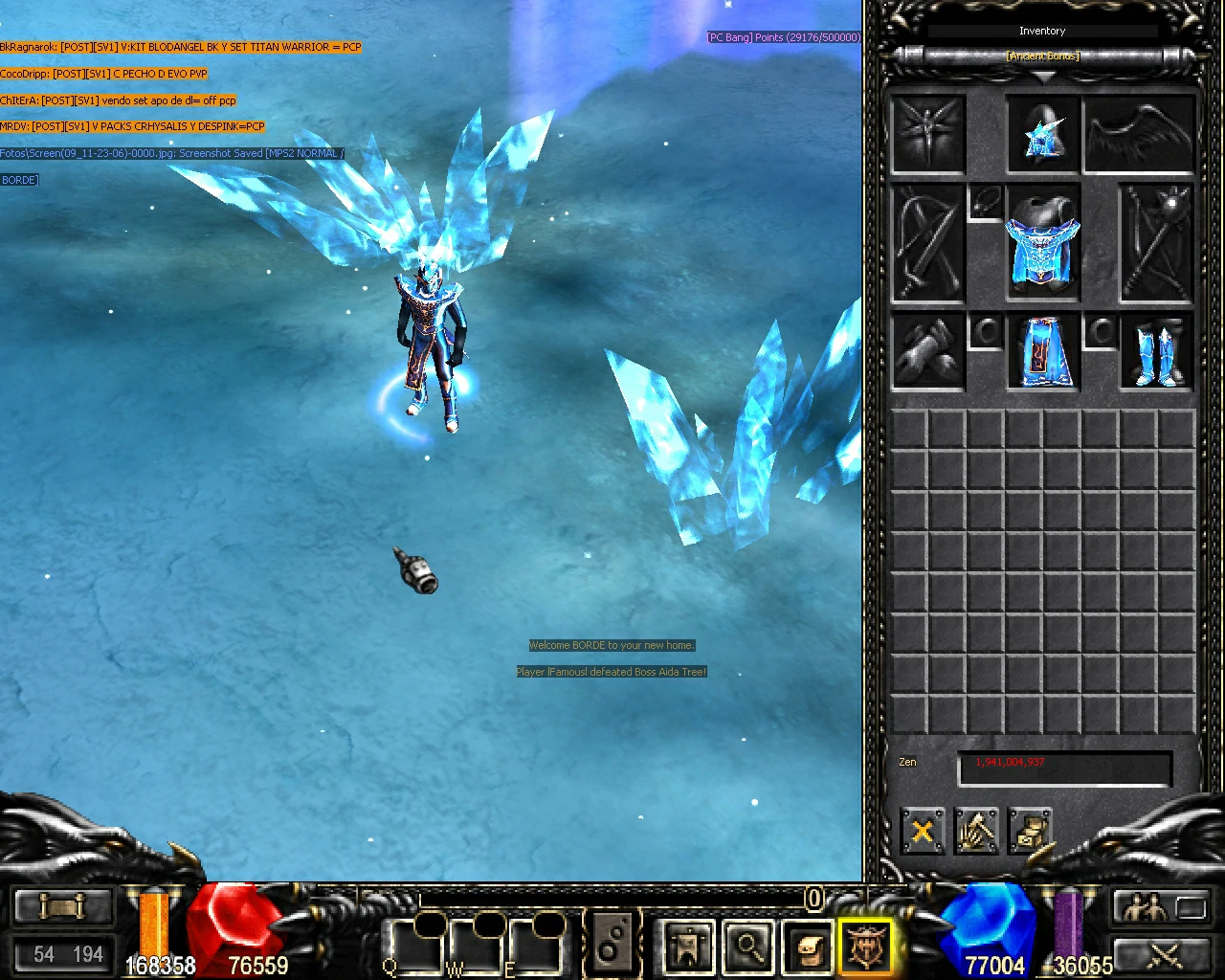Toggle the yellow X sell mode in inventory
Viewport: 1225px width, 980px height.
pos(922,831)
